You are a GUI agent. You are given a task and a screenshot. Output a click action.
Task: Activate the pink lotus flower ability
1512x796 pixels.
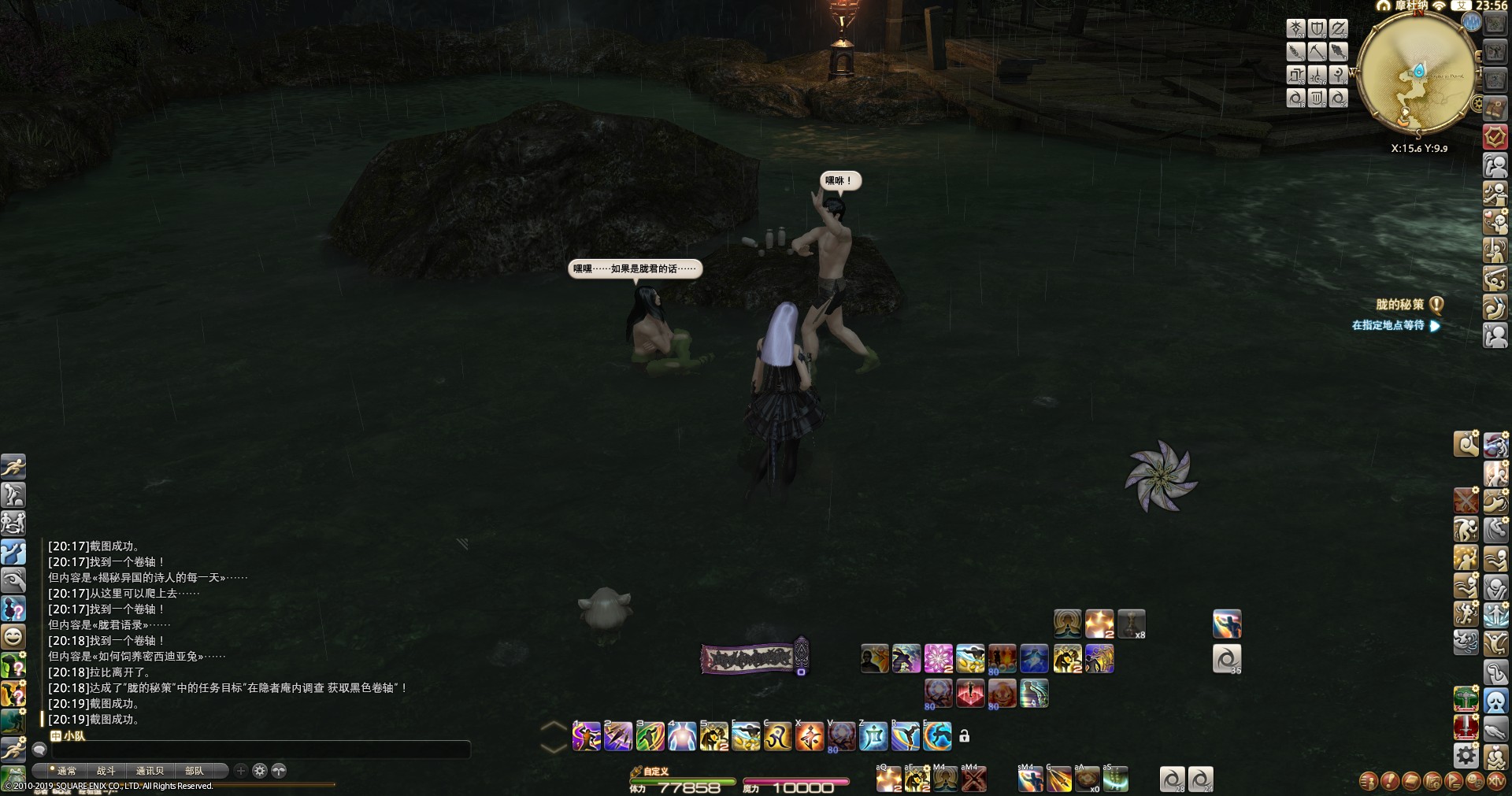pos(938,658)
